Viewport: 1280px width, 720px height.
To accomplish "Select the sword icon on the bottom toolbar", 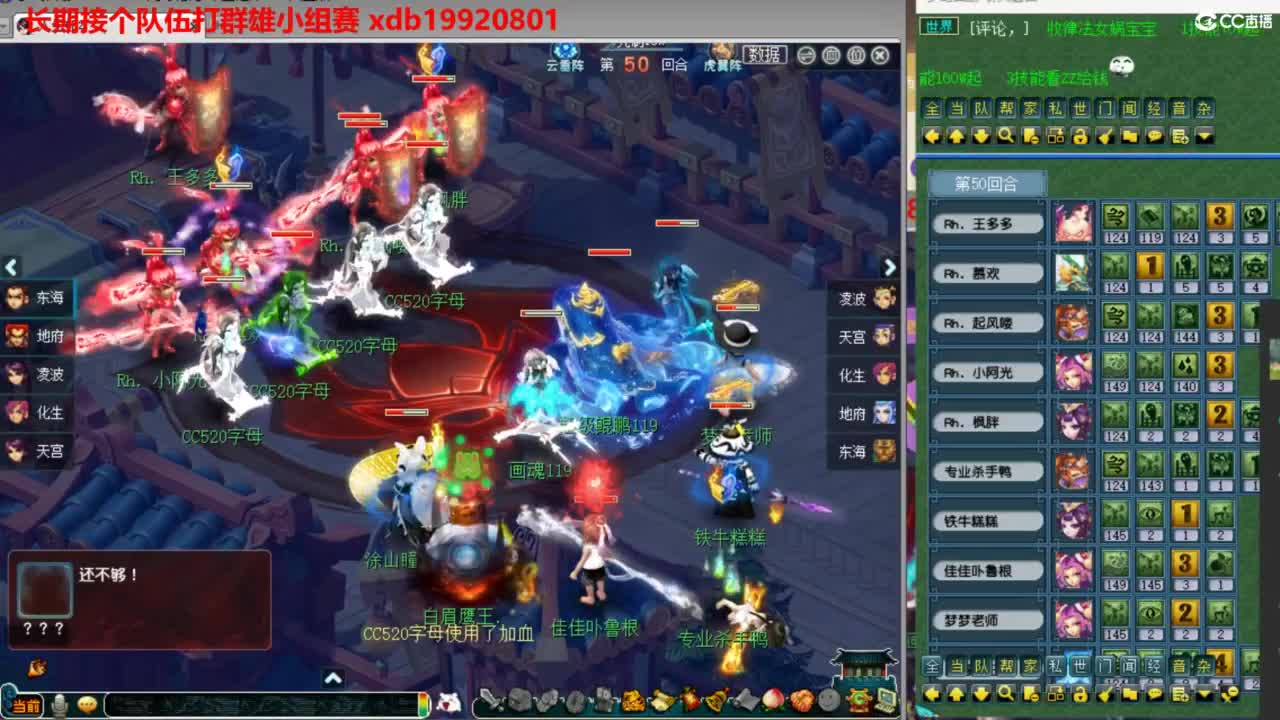I will pyautogui.click(x=490, y=697).
